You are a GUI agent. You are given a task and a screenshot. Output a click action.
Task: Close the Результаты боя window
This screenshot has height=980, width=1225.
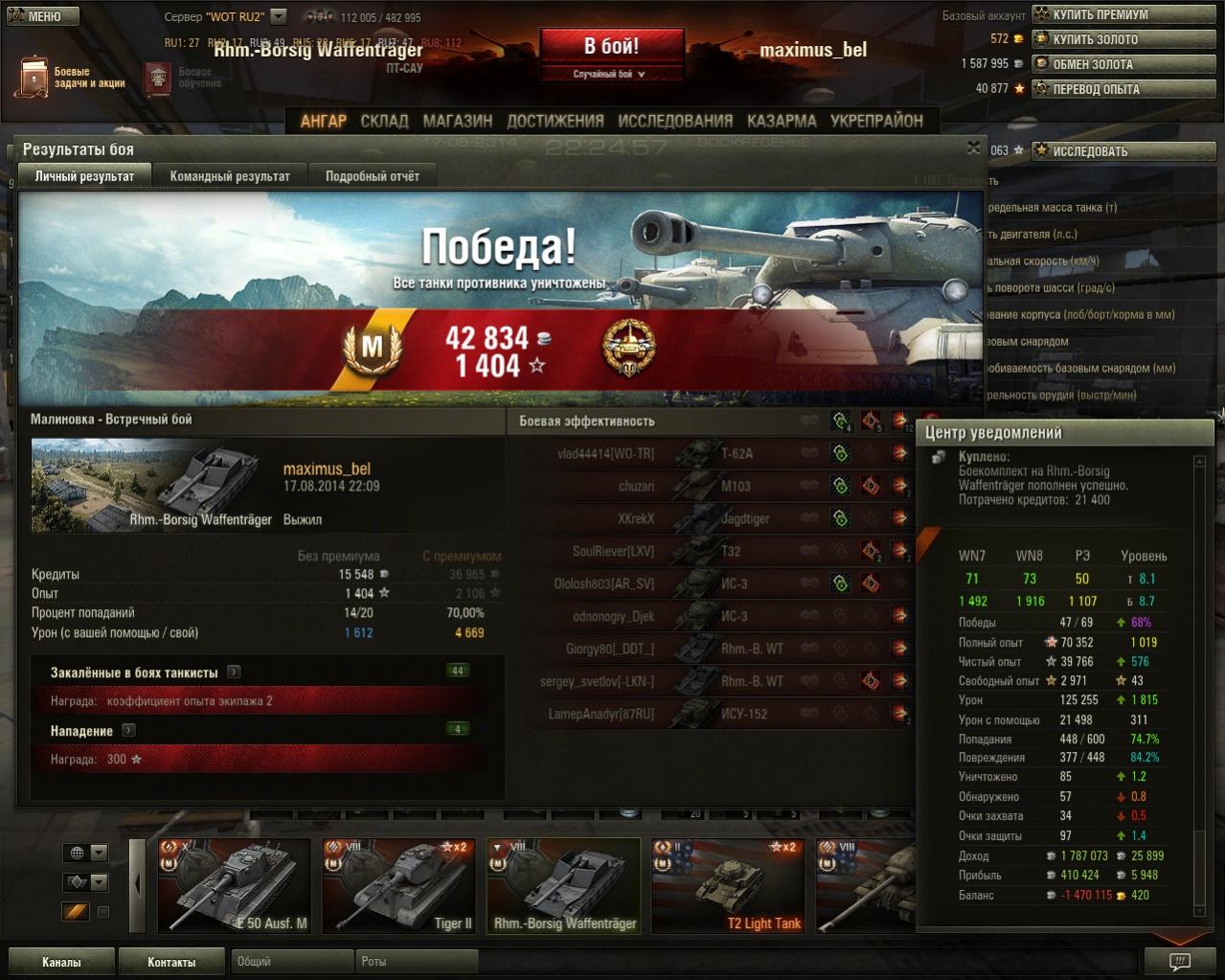(x=973, y=148)
